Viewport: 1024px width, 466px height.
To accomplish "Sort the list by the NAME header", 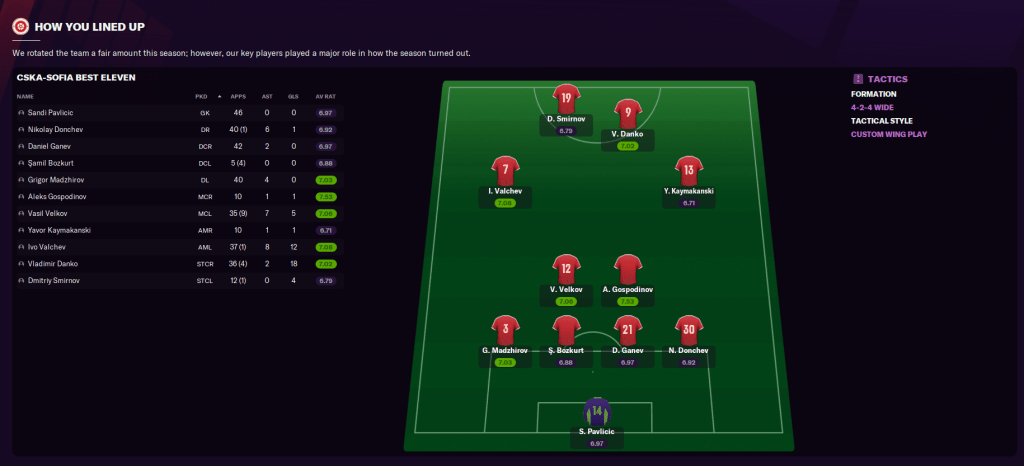I will (x=26, y=96).
